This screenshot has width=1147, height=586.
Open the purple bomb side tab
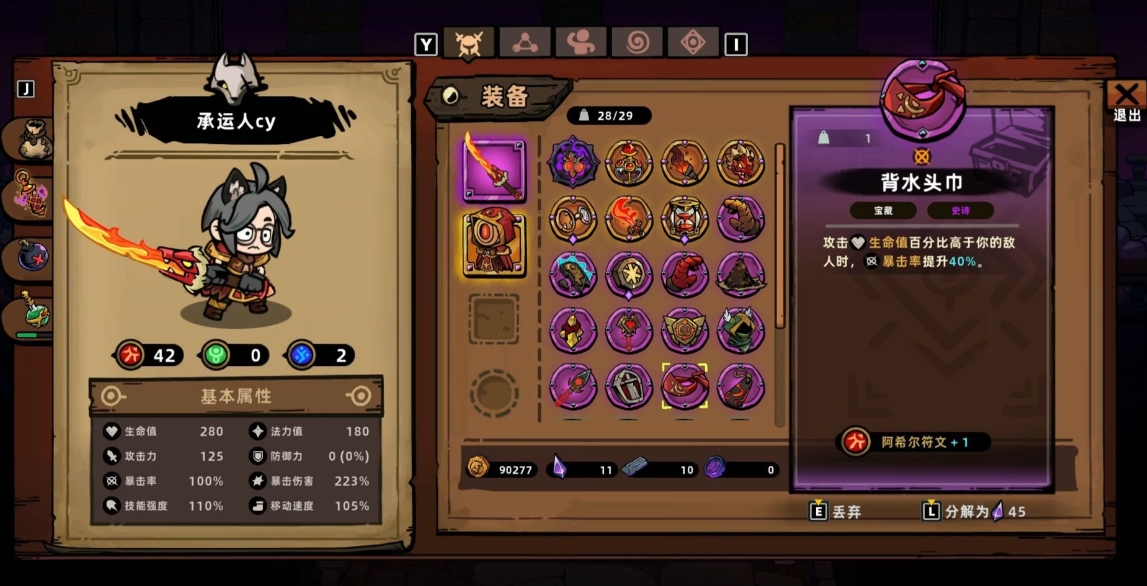[x=30, y=258]
